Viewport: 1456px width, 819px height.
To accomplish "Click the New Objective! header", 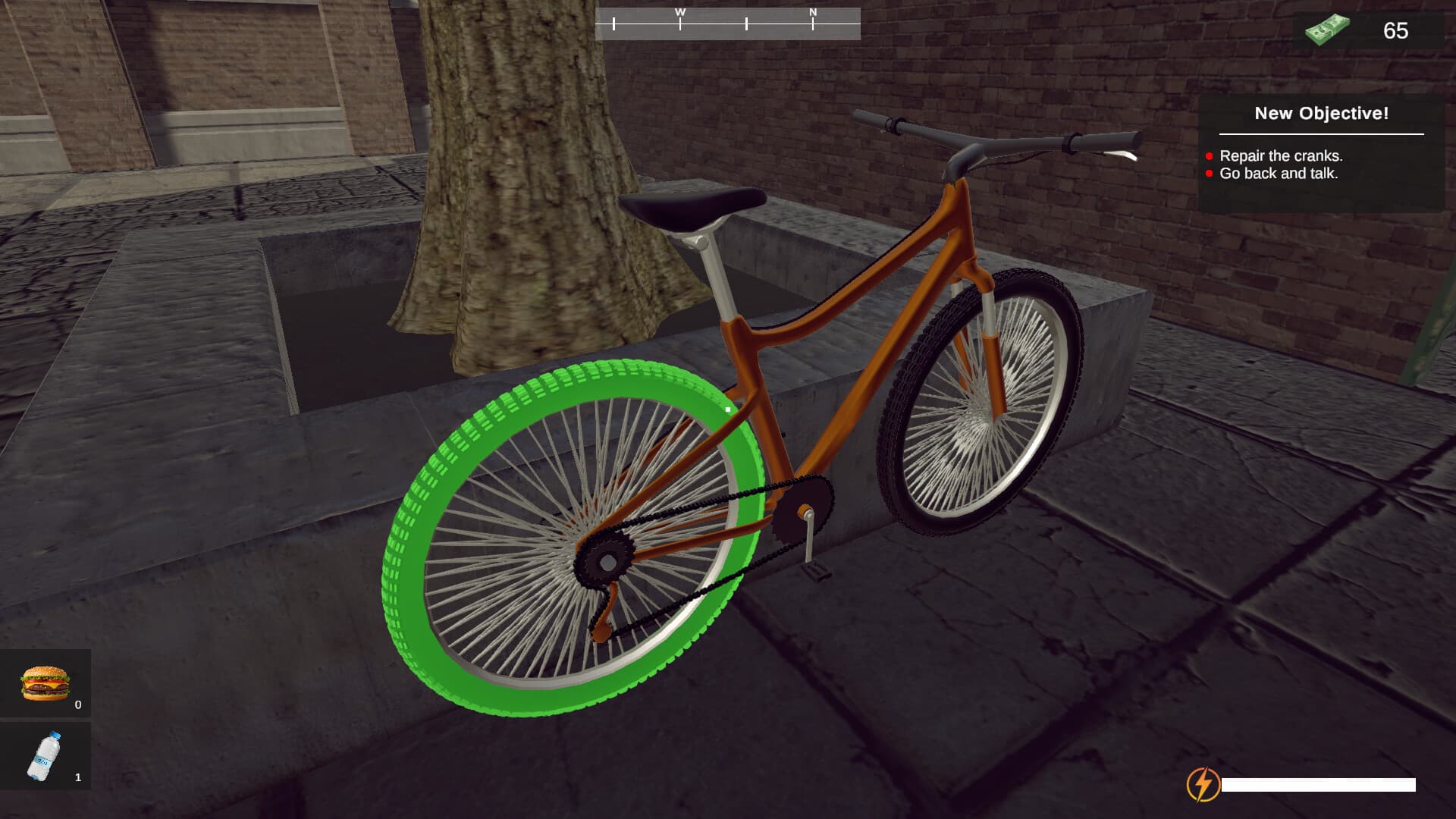I will [1321, 114].
